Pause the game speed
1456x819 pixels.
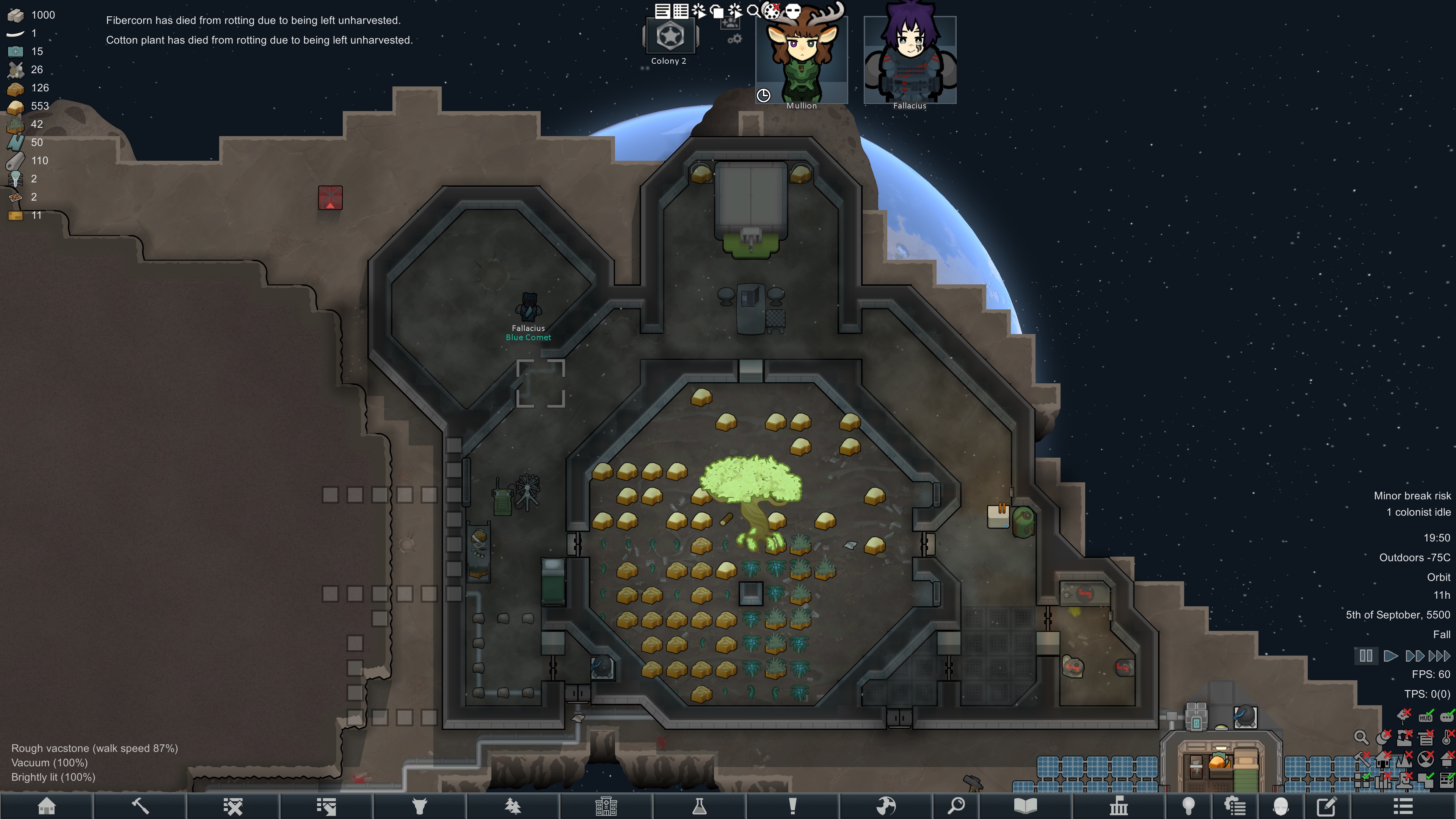pos(1365,656)
